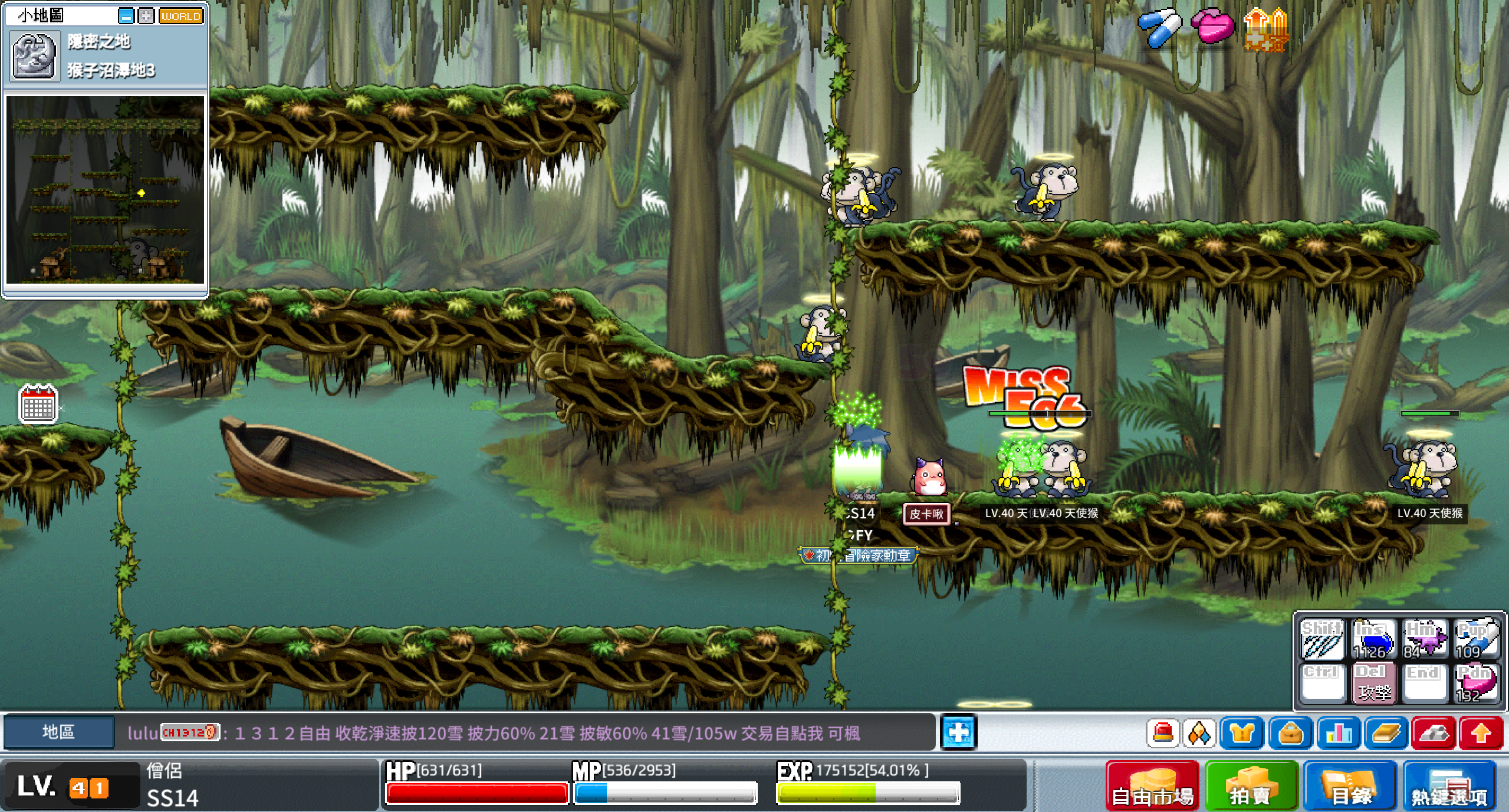Click the red siren alert icon
Viewport: 1509px width, 812px height.
[x=1162, y=734]
